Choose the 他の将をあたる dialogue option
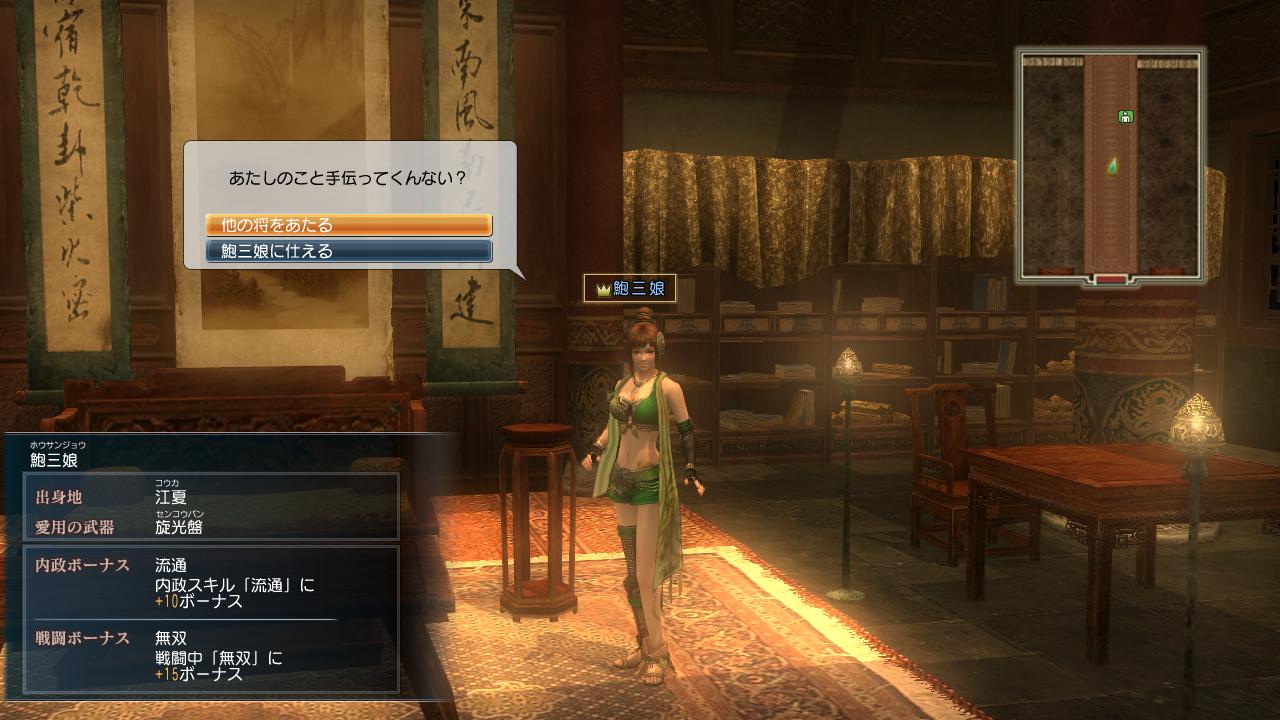The image size is (1280, 720). tap(348, 226)
